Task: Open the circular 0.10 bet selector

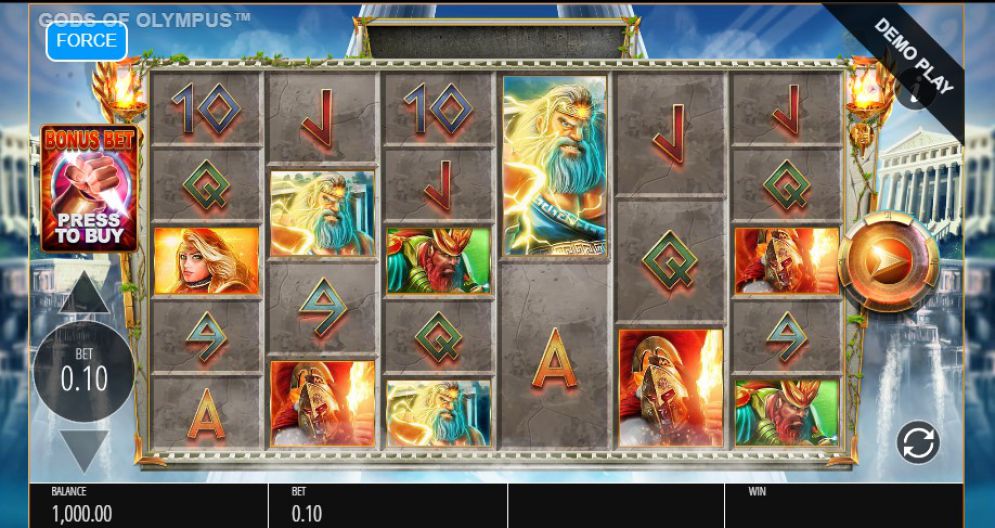Action: click(84, 371)
